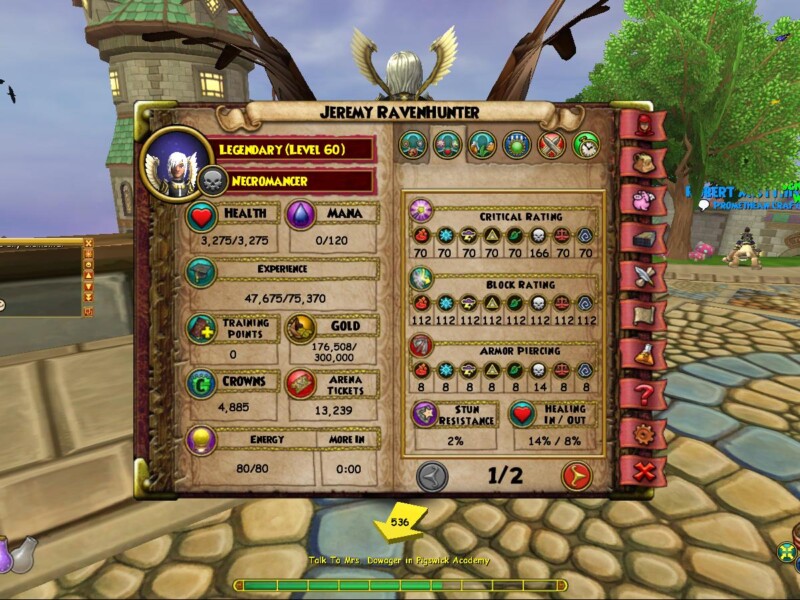Open the pets tab with the pink pig
800x600 pixels.
[640, 199]
